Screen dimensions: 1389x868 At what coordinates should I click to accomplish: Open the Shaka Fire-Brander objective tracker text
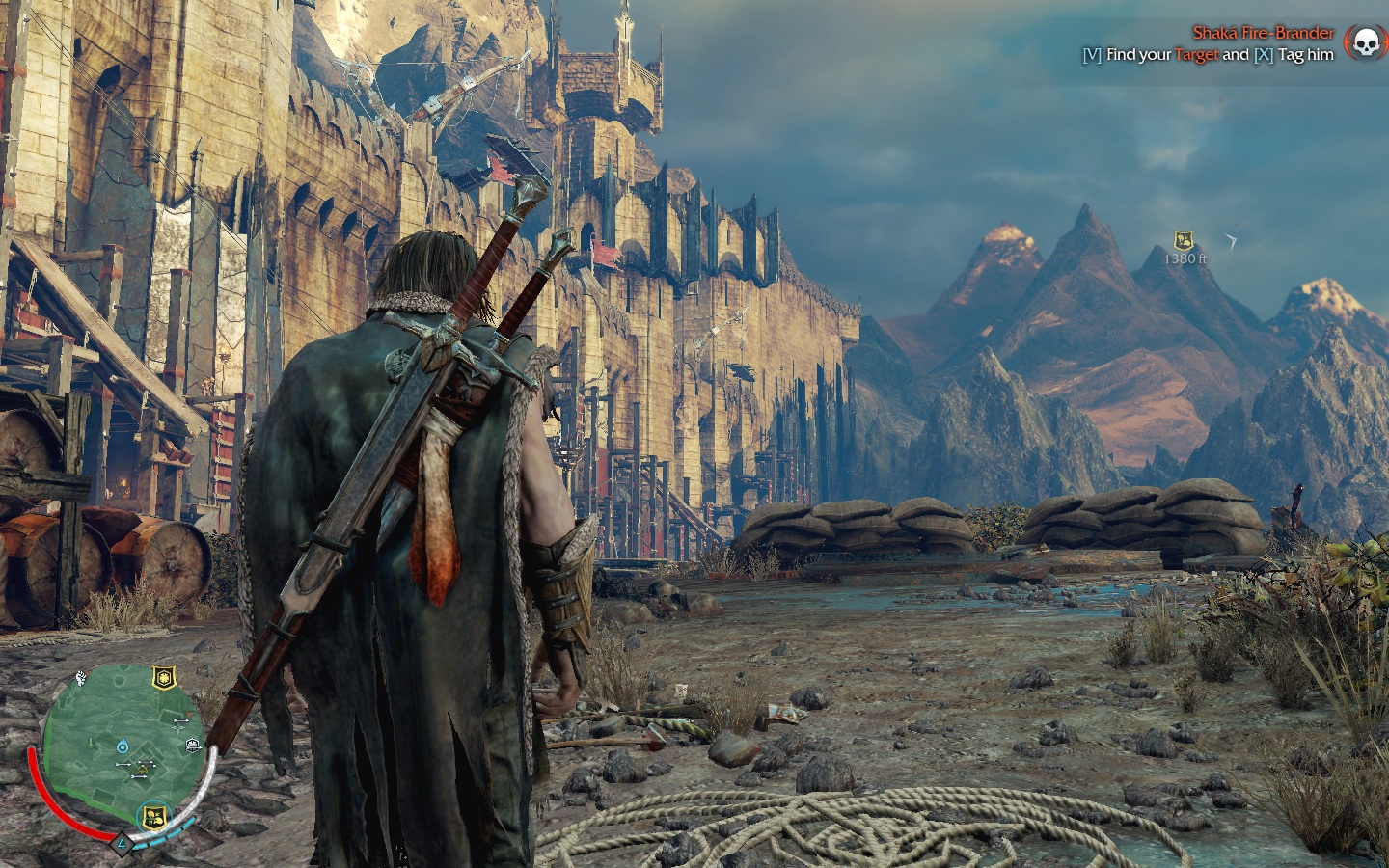click(1262, 34)
